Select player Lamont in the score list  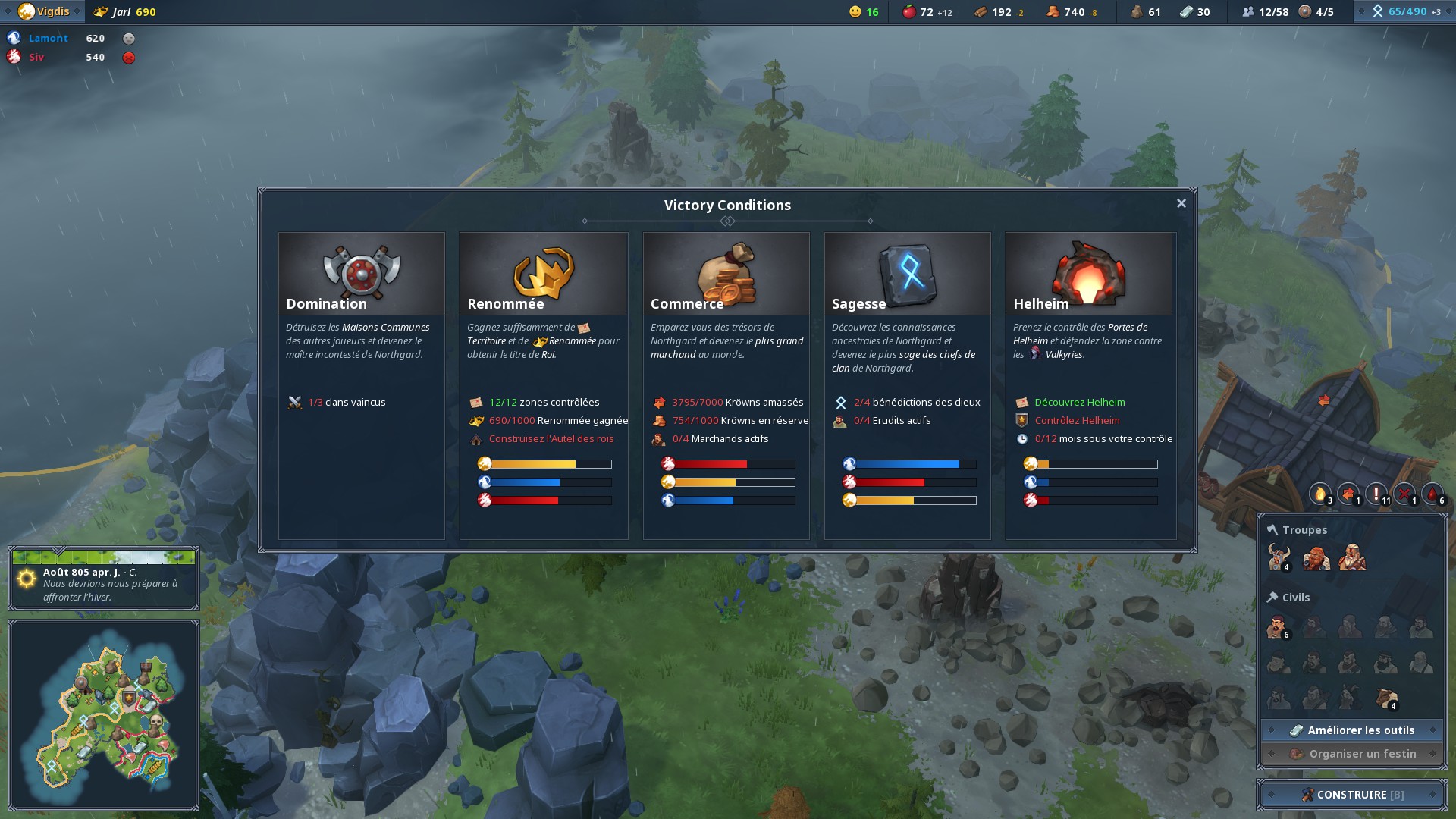click(x=48, y=38)
